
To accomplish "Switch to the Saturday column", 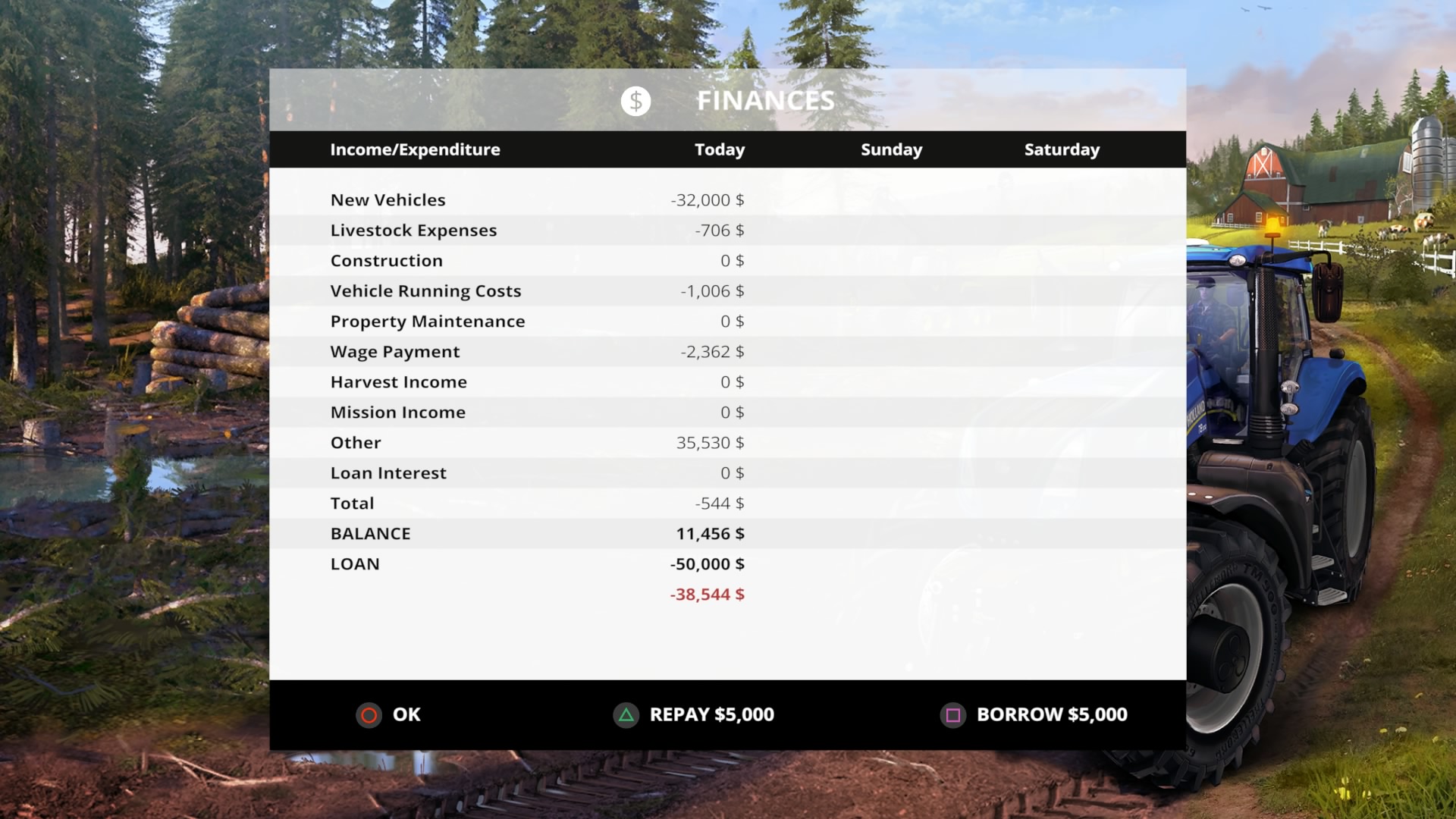I will [x=1062, y=149].
